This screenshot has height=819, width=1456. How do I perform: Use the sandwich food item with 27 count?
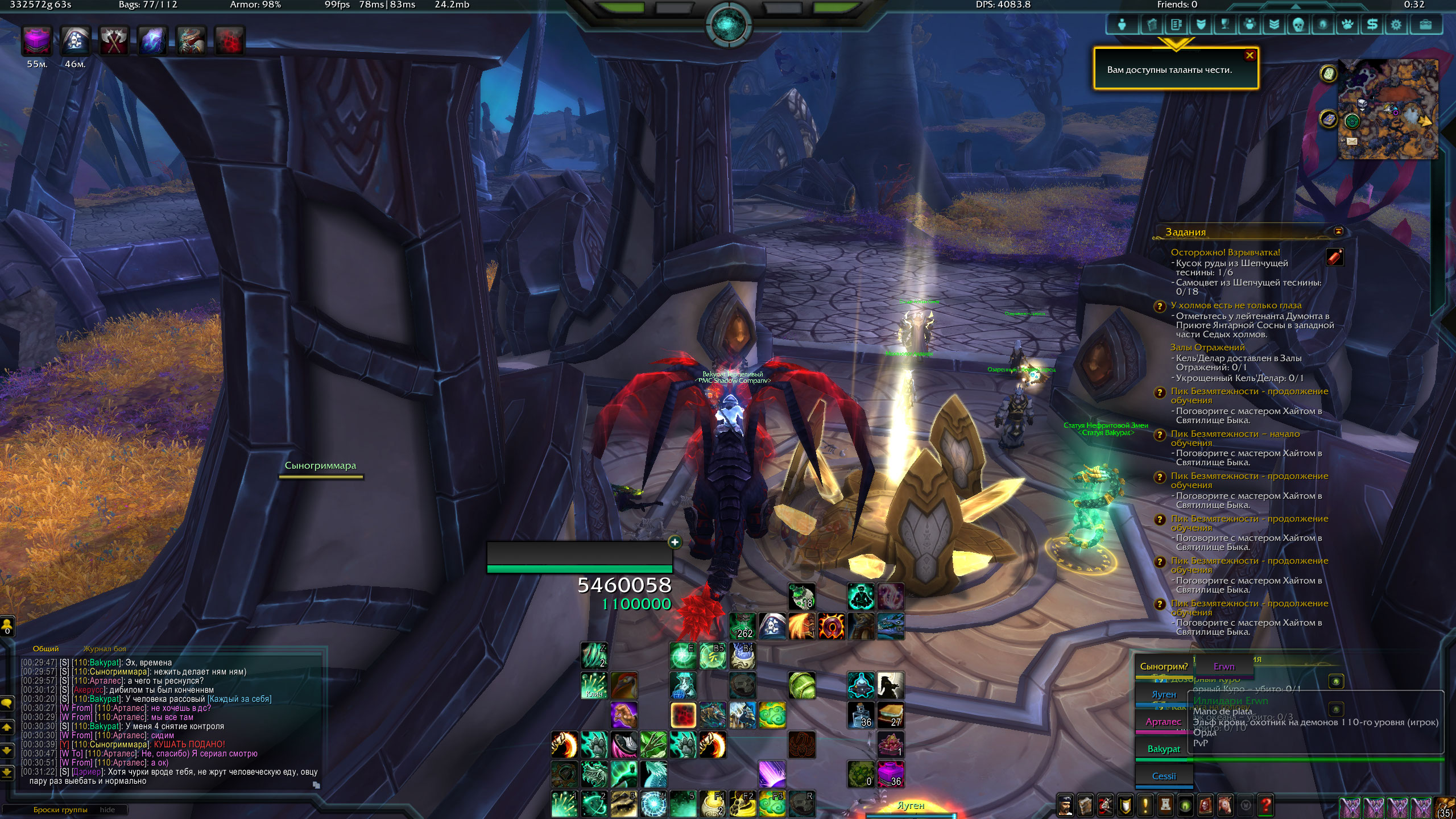890,715
